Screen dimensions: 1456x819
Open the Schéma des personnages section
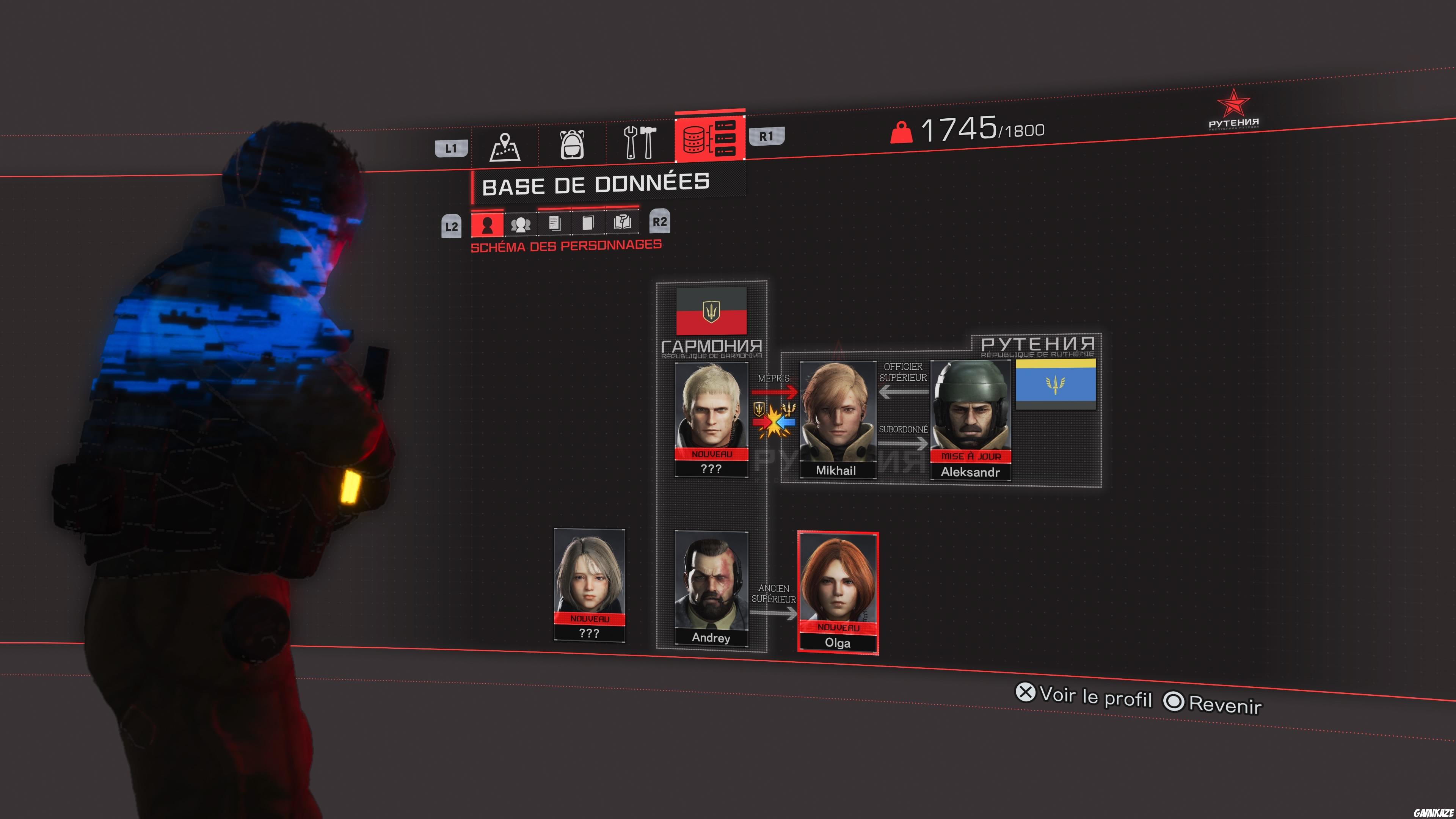(x=566, y=245)
